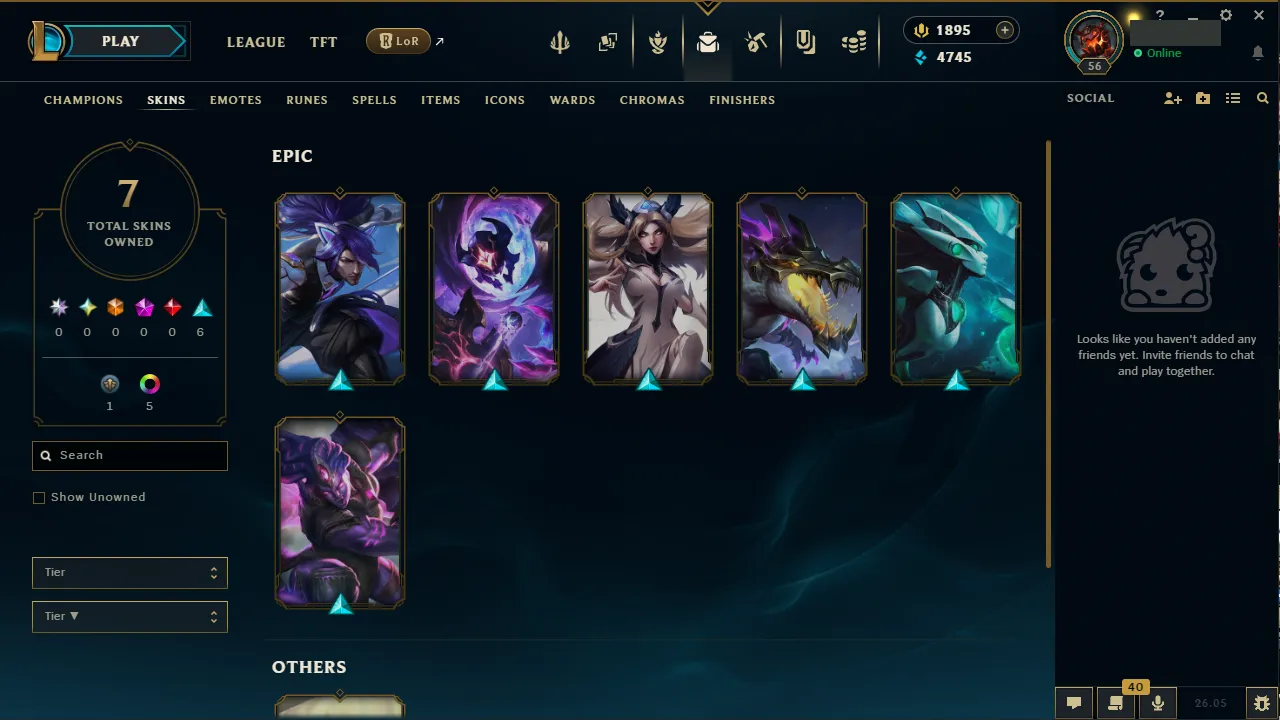1280x720 pixels.
Task: Select the trident icon in the top navigation
Action: (x=560, y=41)
